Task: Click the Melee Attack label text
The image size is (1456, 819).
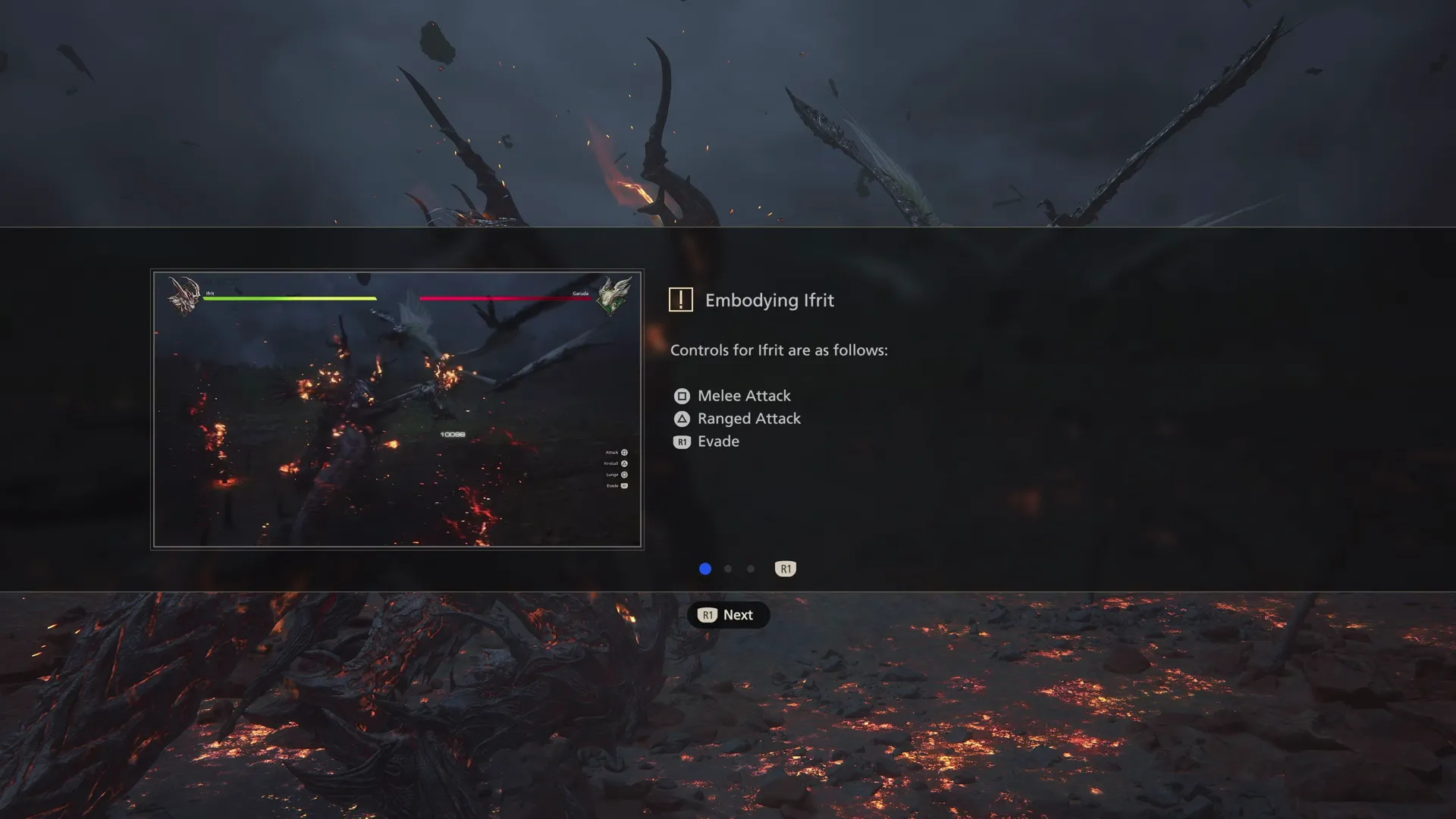Action: [x=744, y=395]
